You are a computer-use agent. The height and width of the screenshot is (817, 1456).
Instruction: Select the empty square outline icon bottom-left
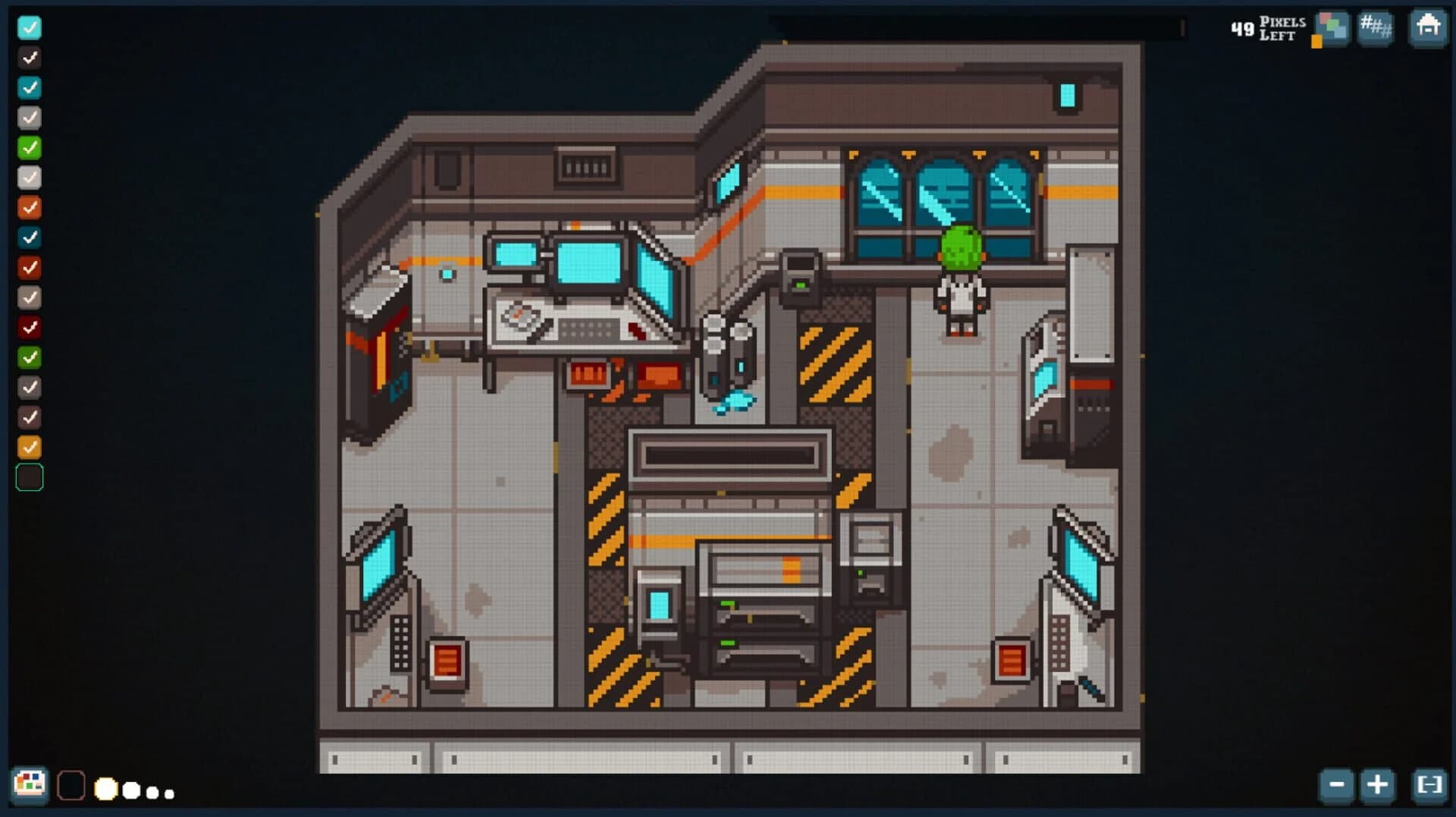72,787
